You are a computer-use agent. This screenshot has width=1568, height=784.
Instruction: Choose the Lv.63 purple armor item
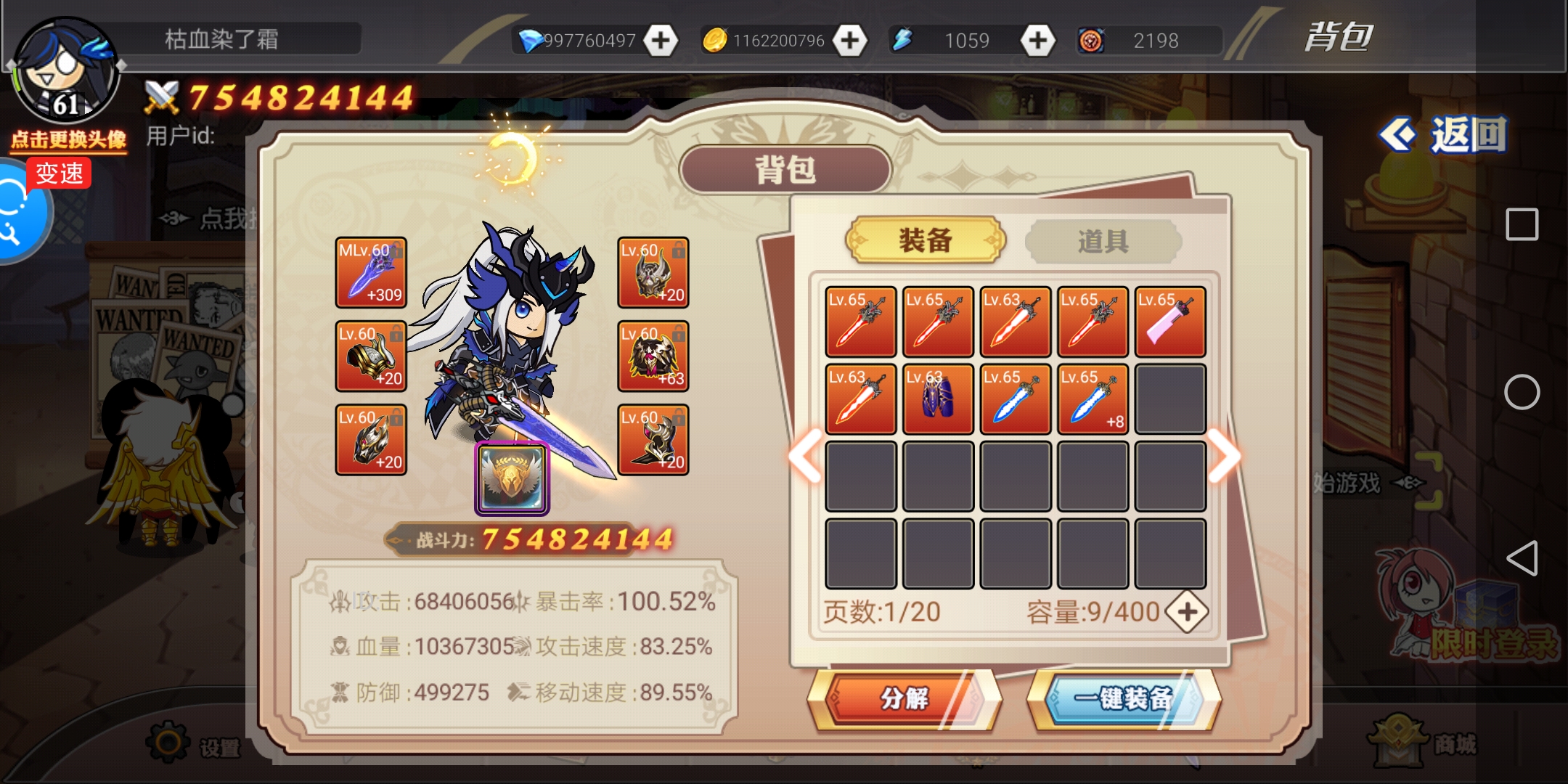(x=938, y=399)
